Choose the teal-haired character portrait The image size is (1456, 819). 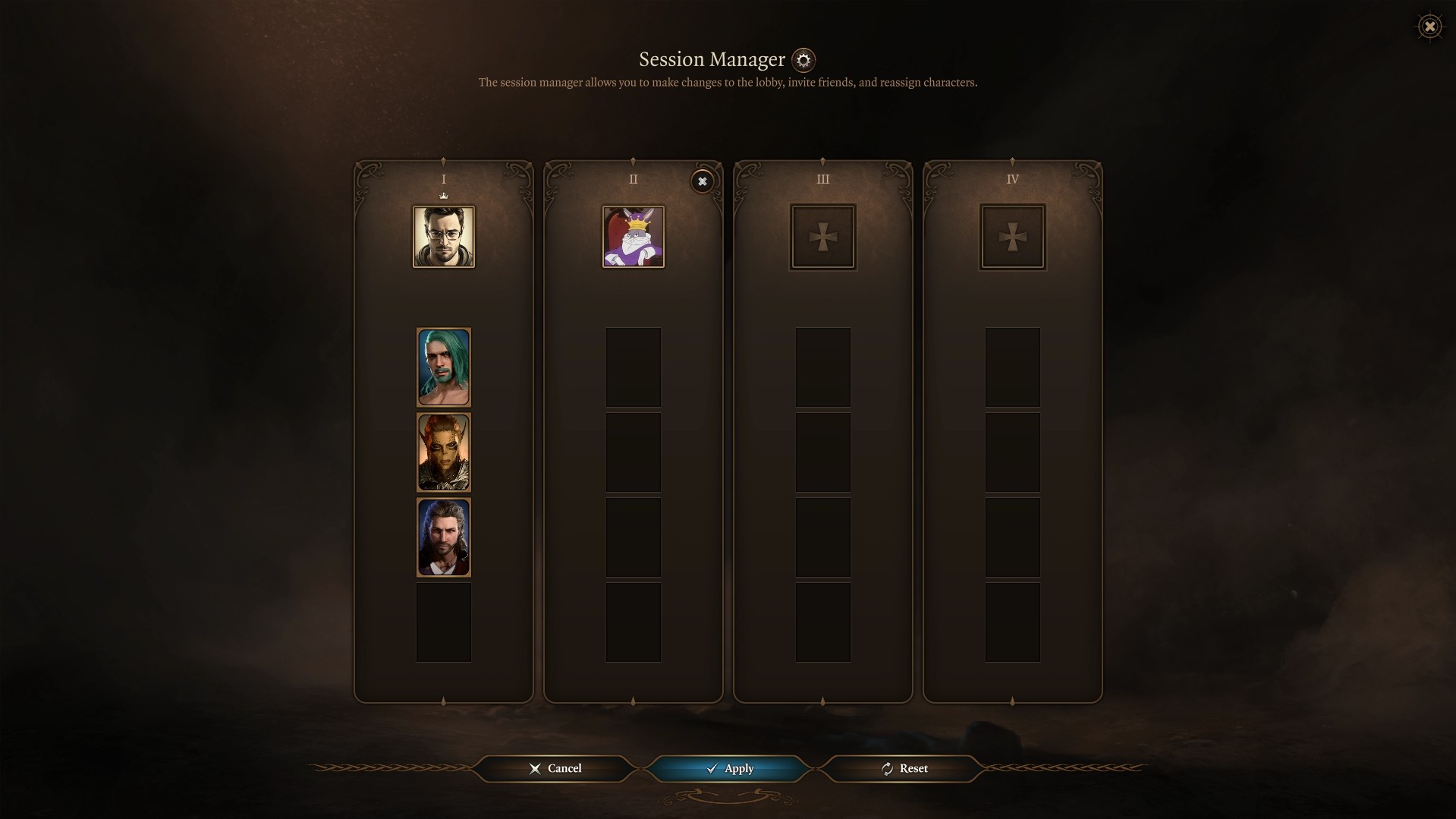click(444, 367)
